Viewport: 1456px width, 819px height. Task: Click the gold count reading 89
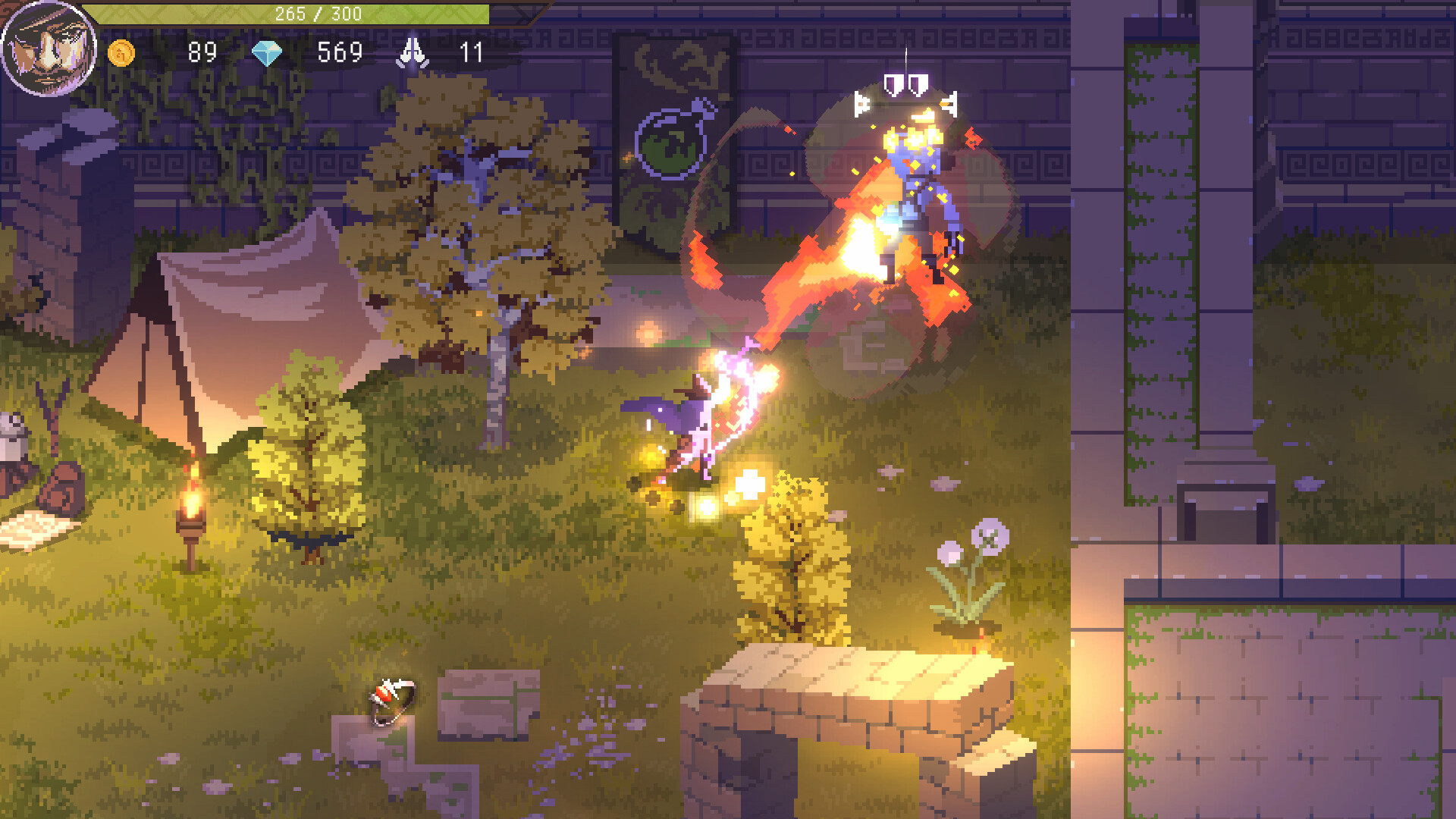click(201, 53)
